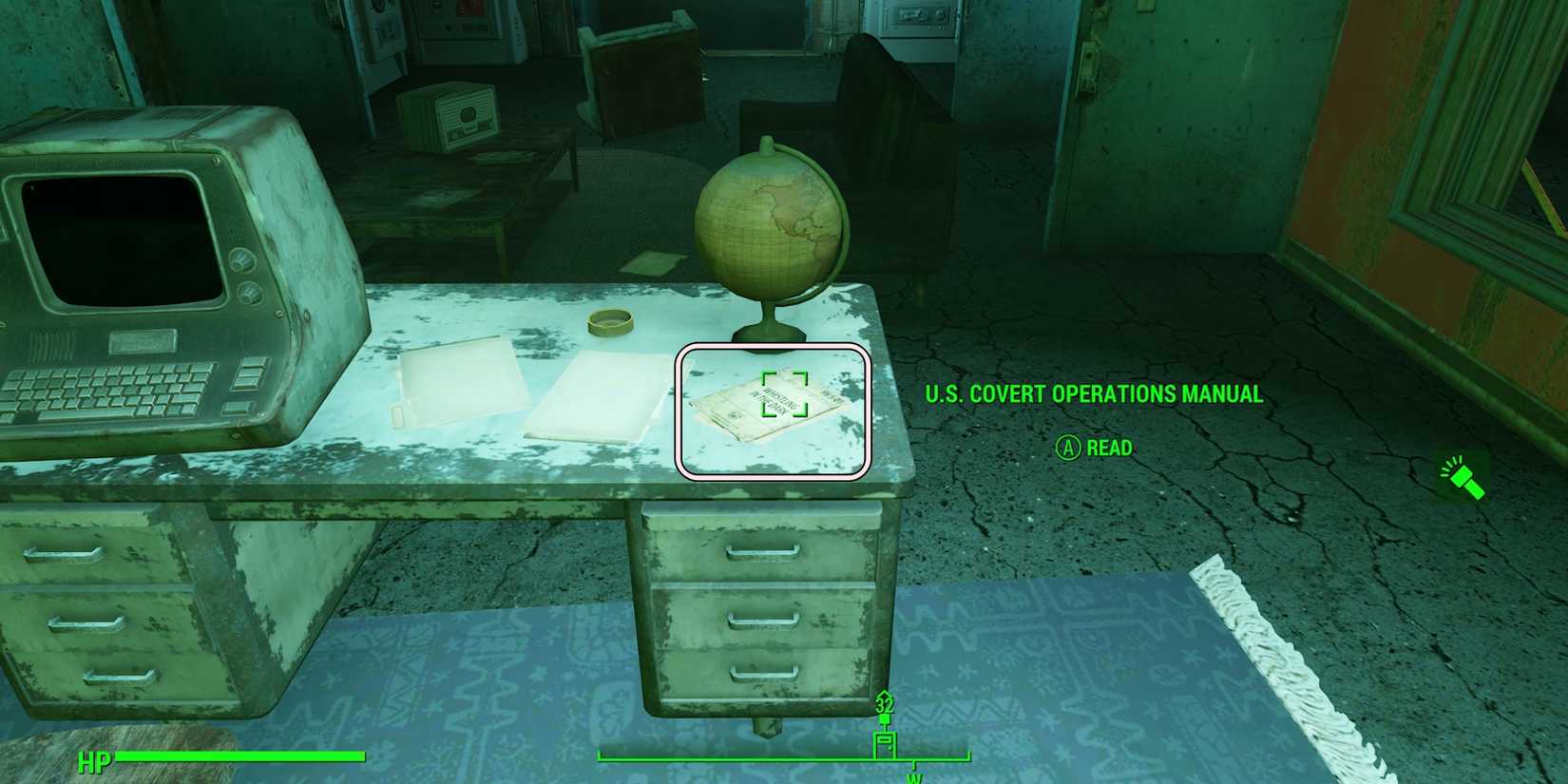This screenshot has height=784, width=1568.
Task: Open the top middle desk drawer
Action: point(760,551)
